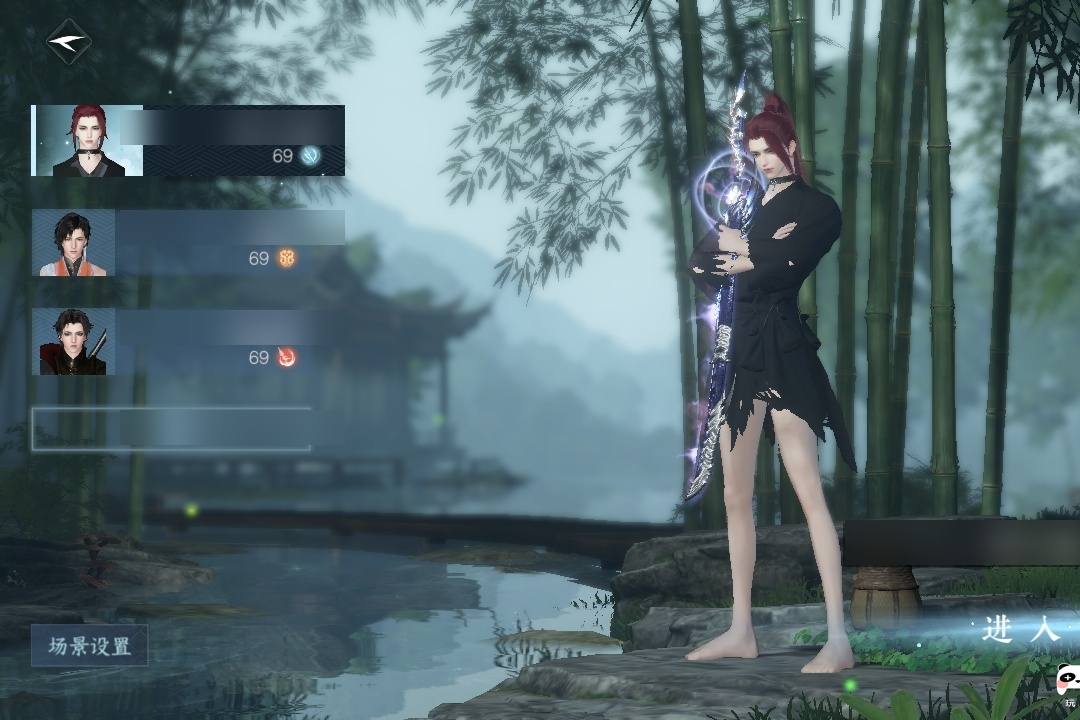
Task: Enter the game with 进入 button
Action: 1018,629
